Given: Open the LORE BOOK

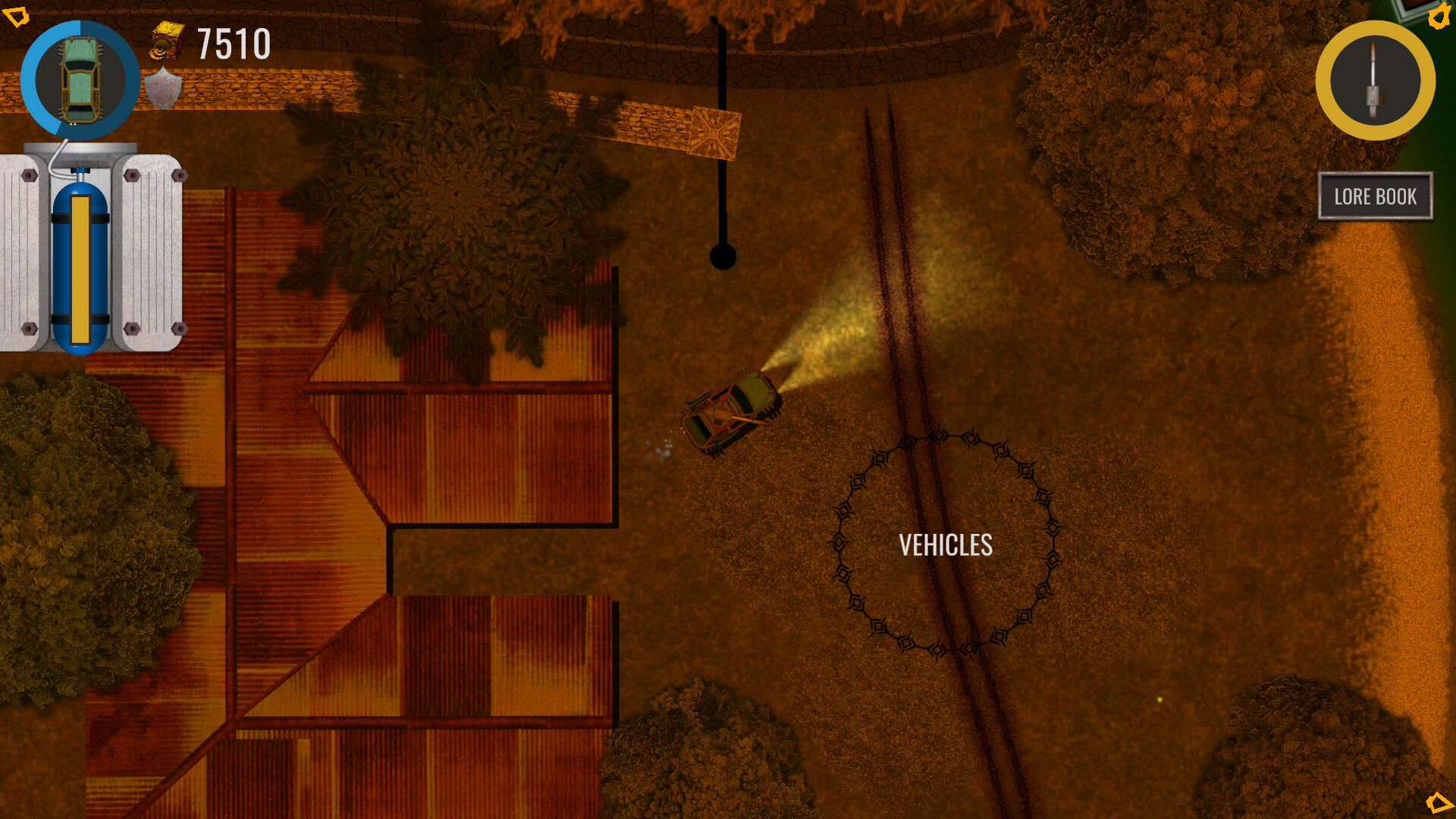Looking at the screenshot, I should click(1375, 196).
